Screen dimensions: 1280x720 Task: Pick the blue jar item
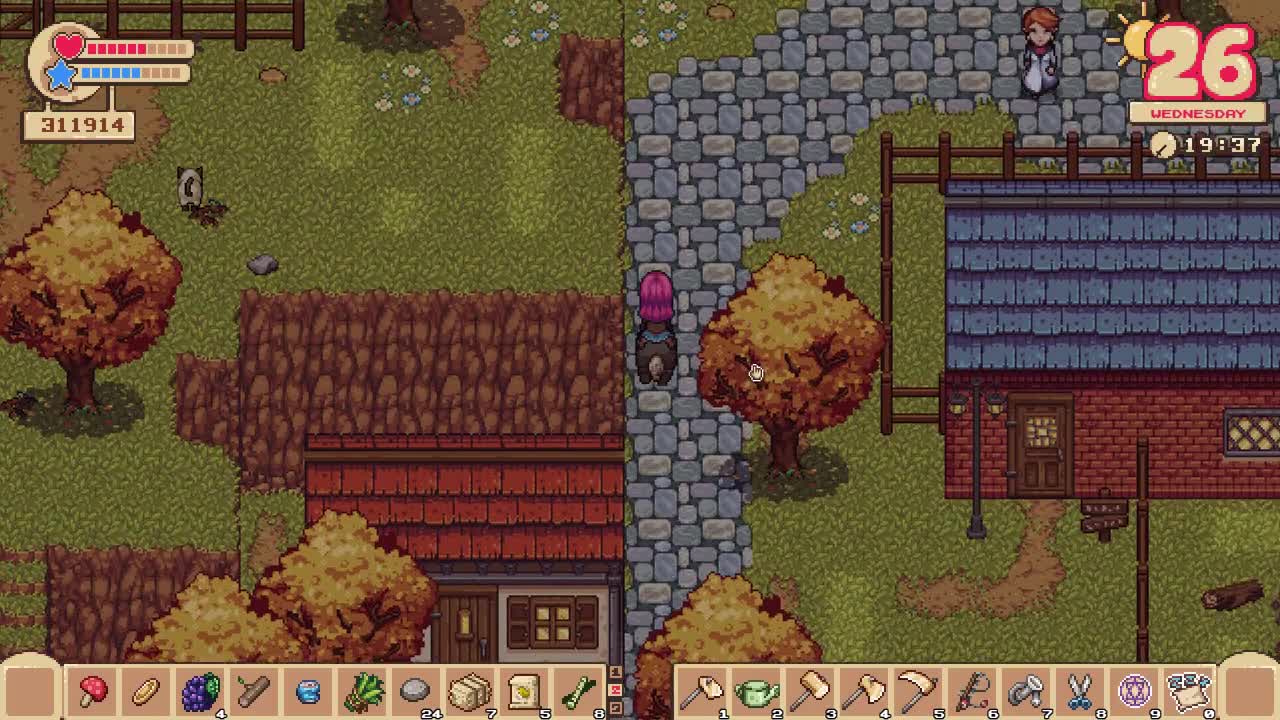coord(308,690)
